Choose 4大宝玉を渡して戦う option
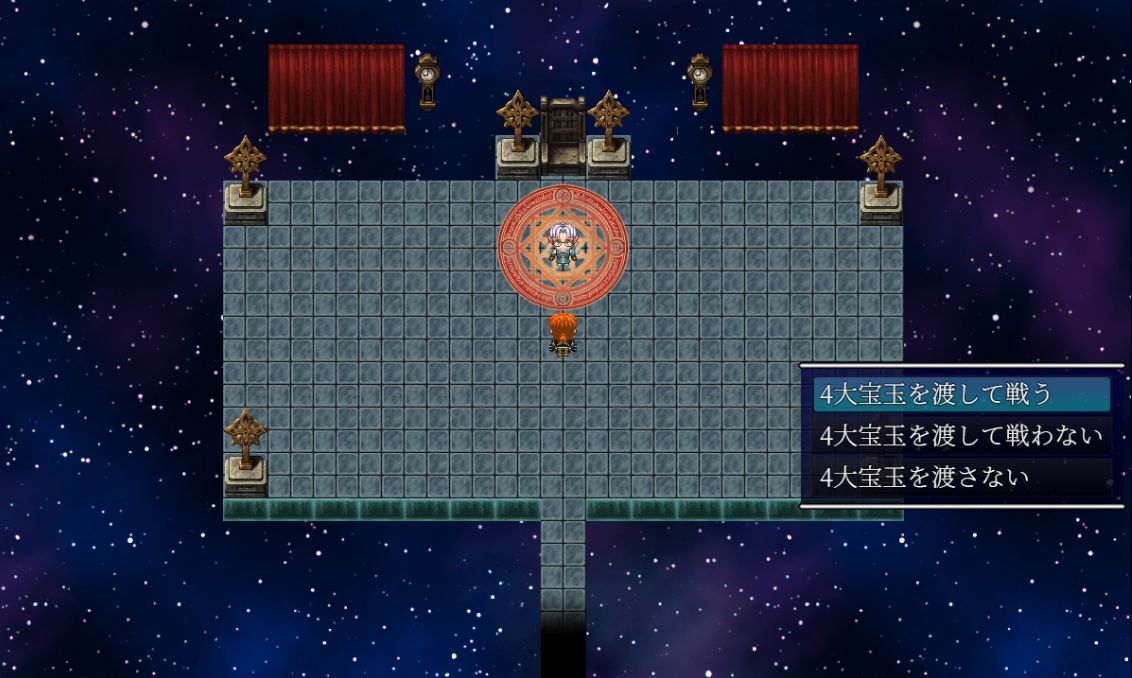1132x678 pixels. click(x=935, y=394)
